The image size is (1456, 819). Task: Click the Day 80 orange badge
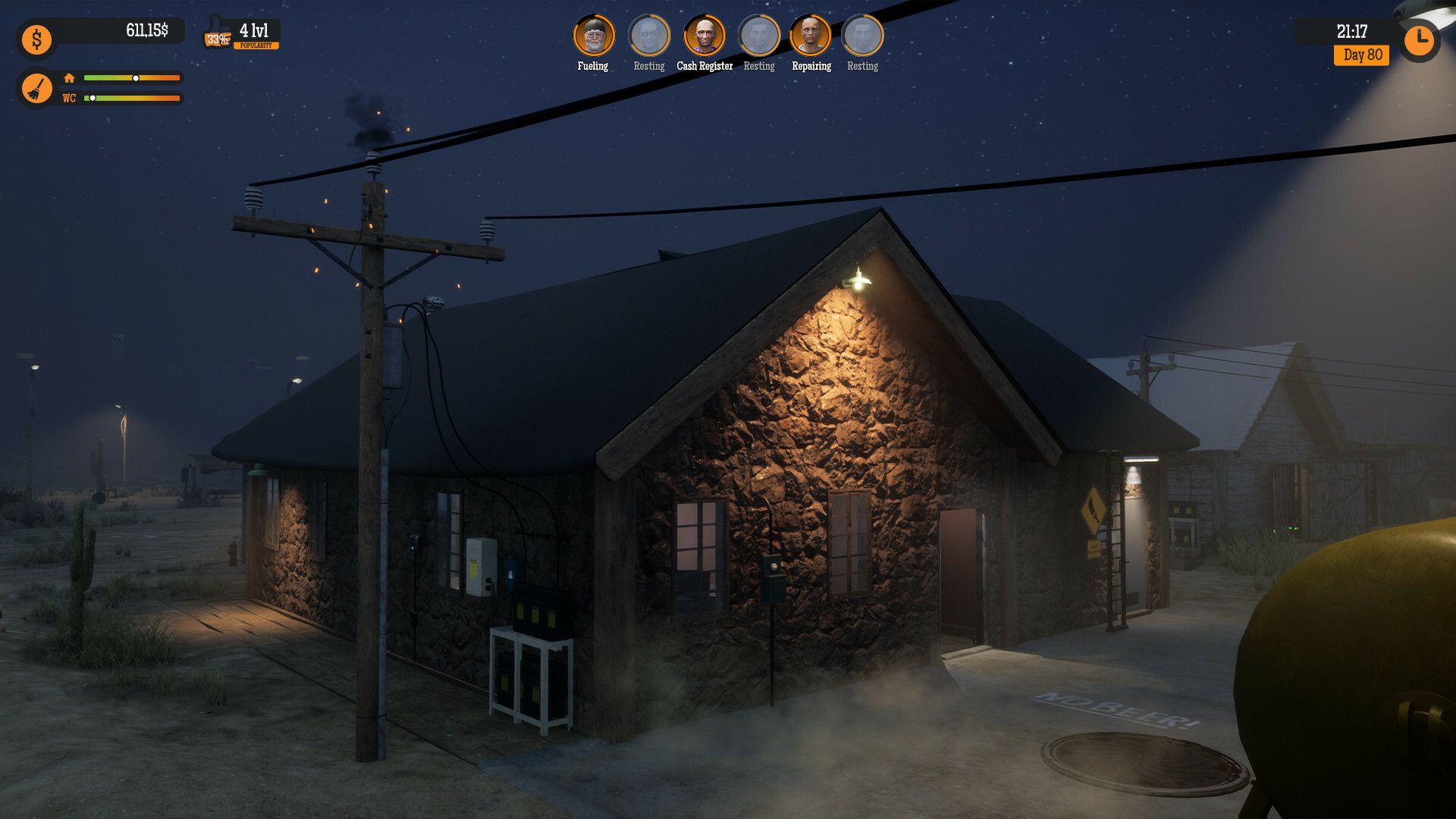click(1361, 55)
